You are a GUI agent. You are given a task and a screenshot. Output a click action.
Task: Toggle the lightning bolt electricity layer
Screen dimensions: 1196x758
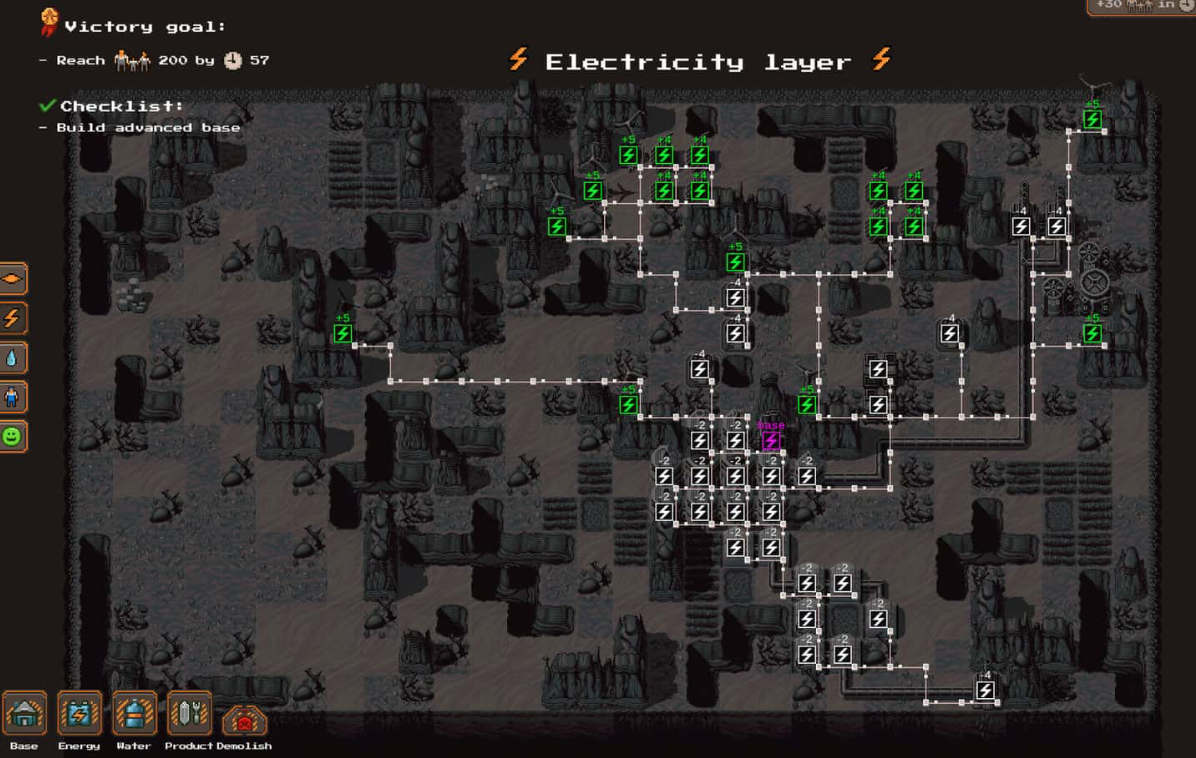pyautogui.click(x=12, y=318)
